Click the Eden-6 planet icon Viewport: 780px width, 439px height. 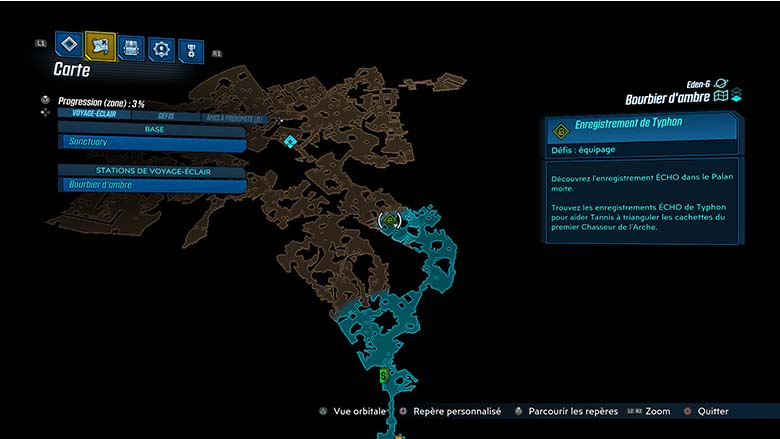[721, 84]
